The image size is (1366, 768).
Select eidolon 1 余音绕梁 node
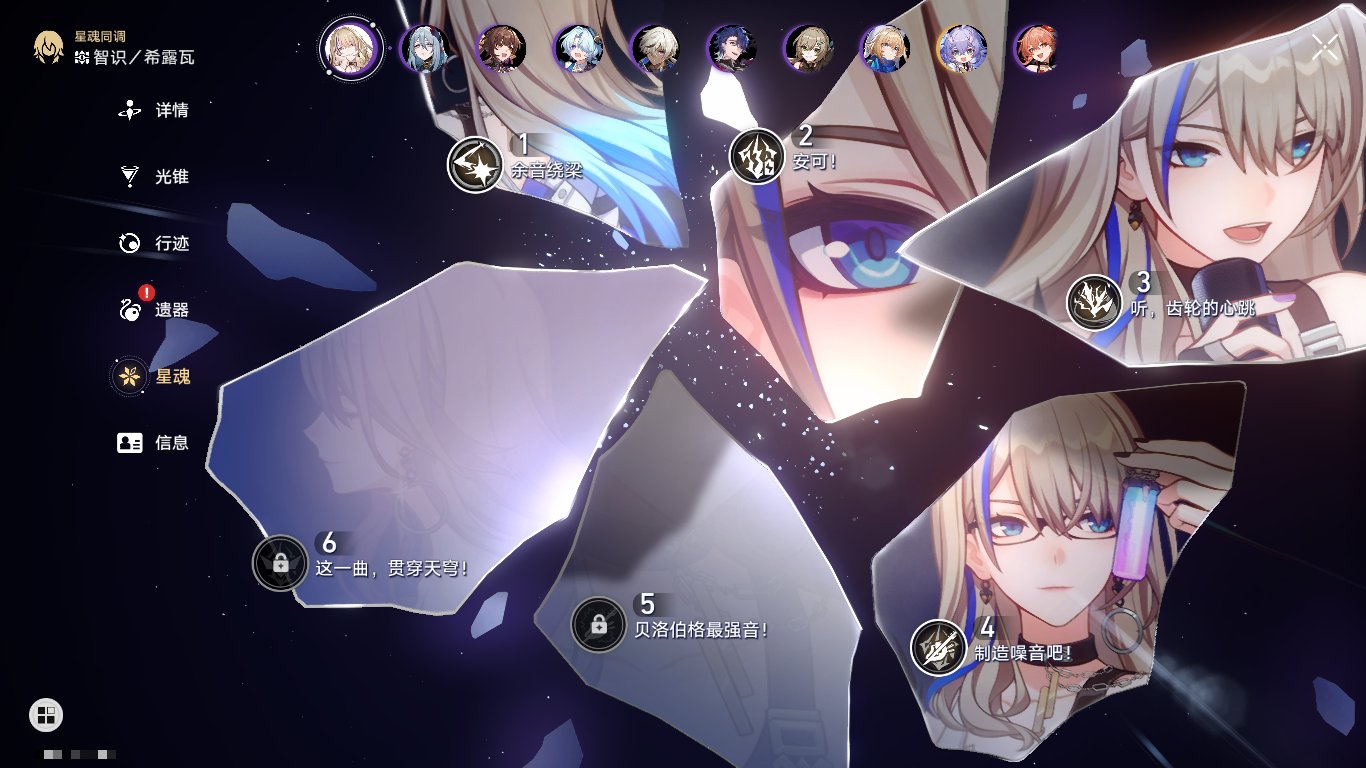click(x=474, y=165)
